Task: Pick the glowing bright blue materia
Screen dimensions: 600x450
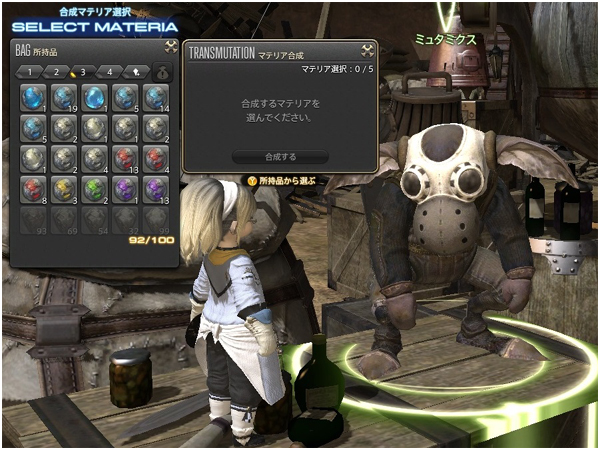Action: click(94, 97)
